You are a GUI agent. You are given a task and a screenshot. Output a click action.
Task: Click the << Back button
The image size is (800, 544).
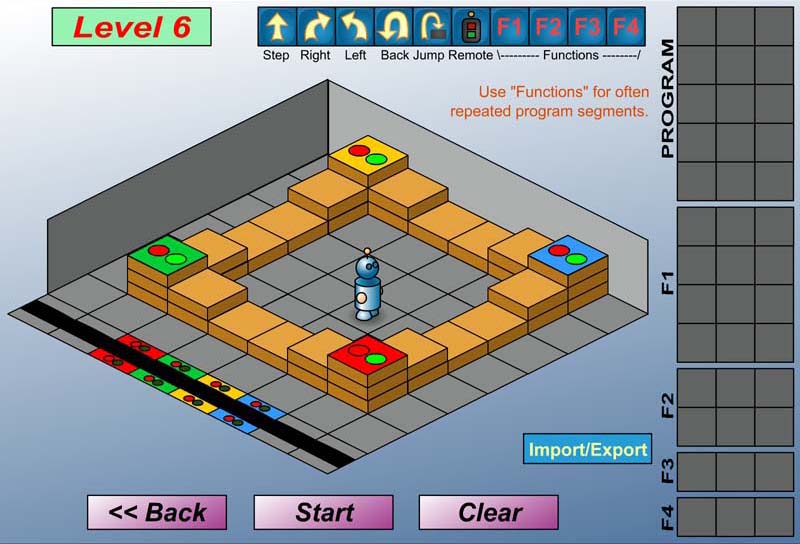click(157, 513)
